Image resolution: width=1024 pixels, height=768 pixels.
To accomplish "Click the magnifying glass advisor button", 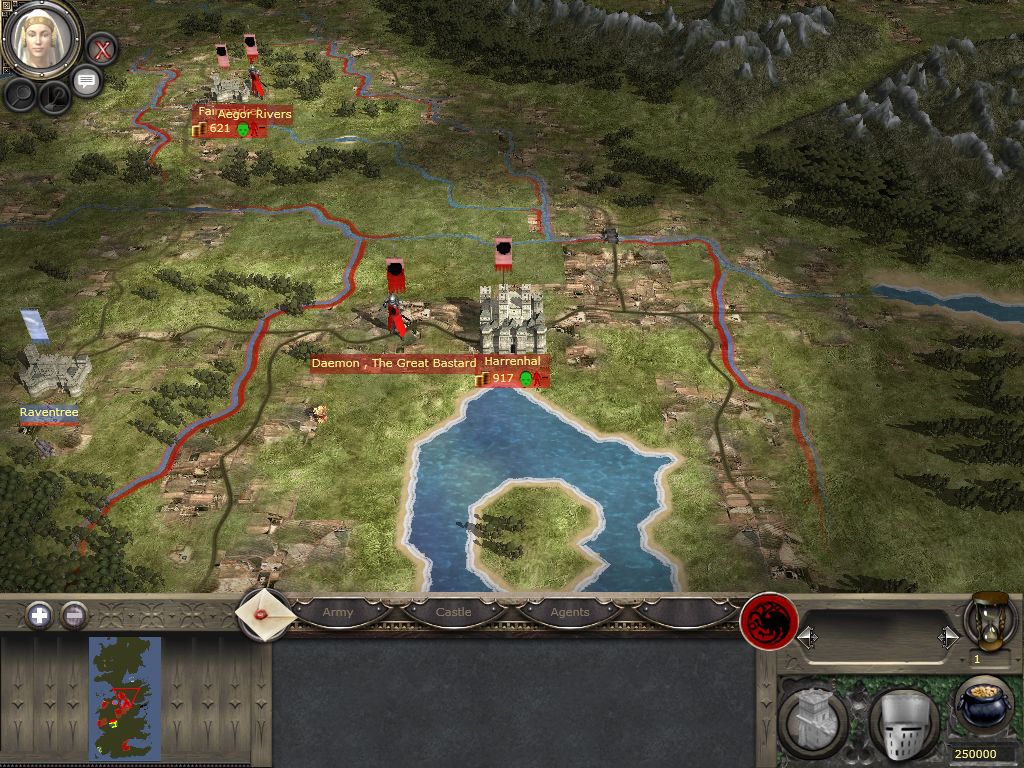I will coord(21,95).
